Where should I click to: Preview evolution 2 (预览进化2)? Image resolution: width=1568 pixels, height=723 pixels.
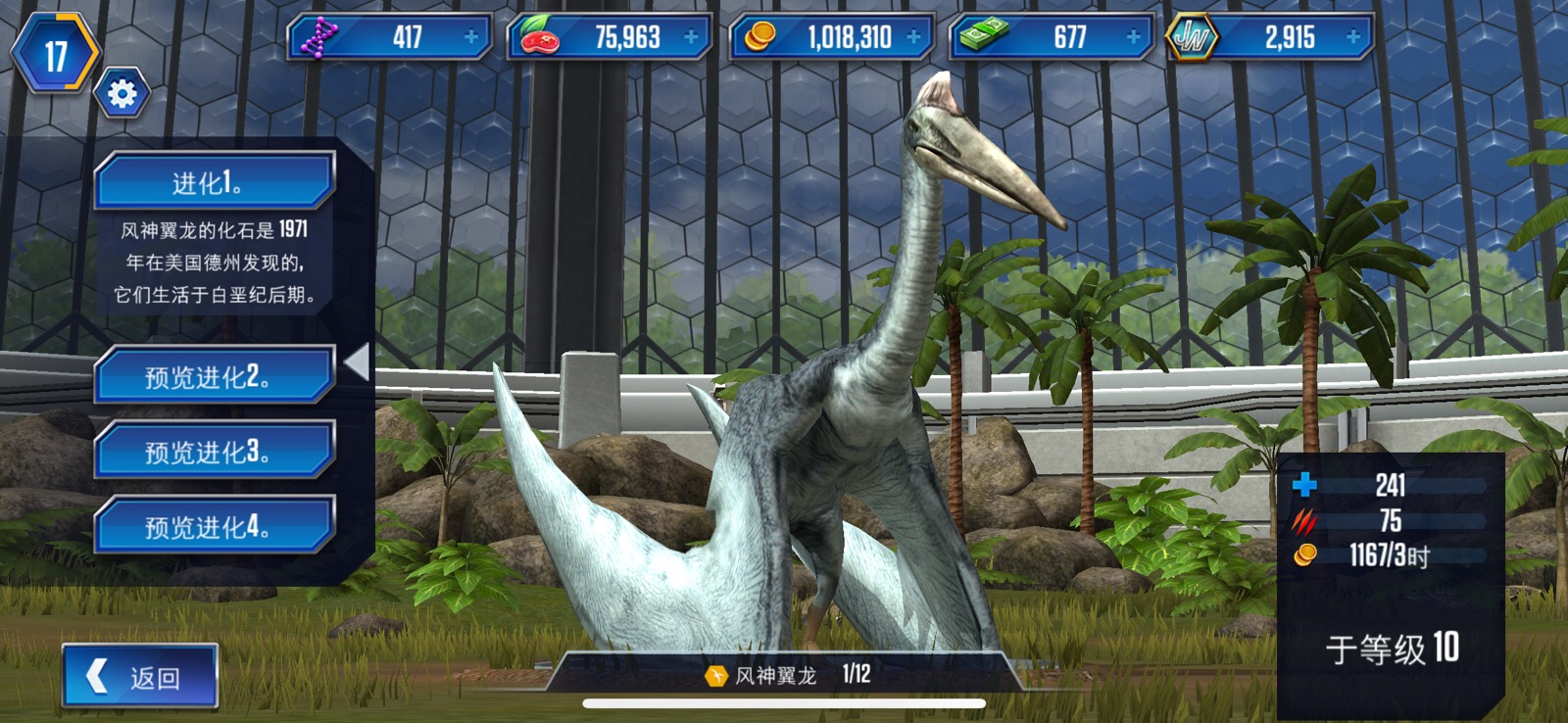tap(214, 376)
